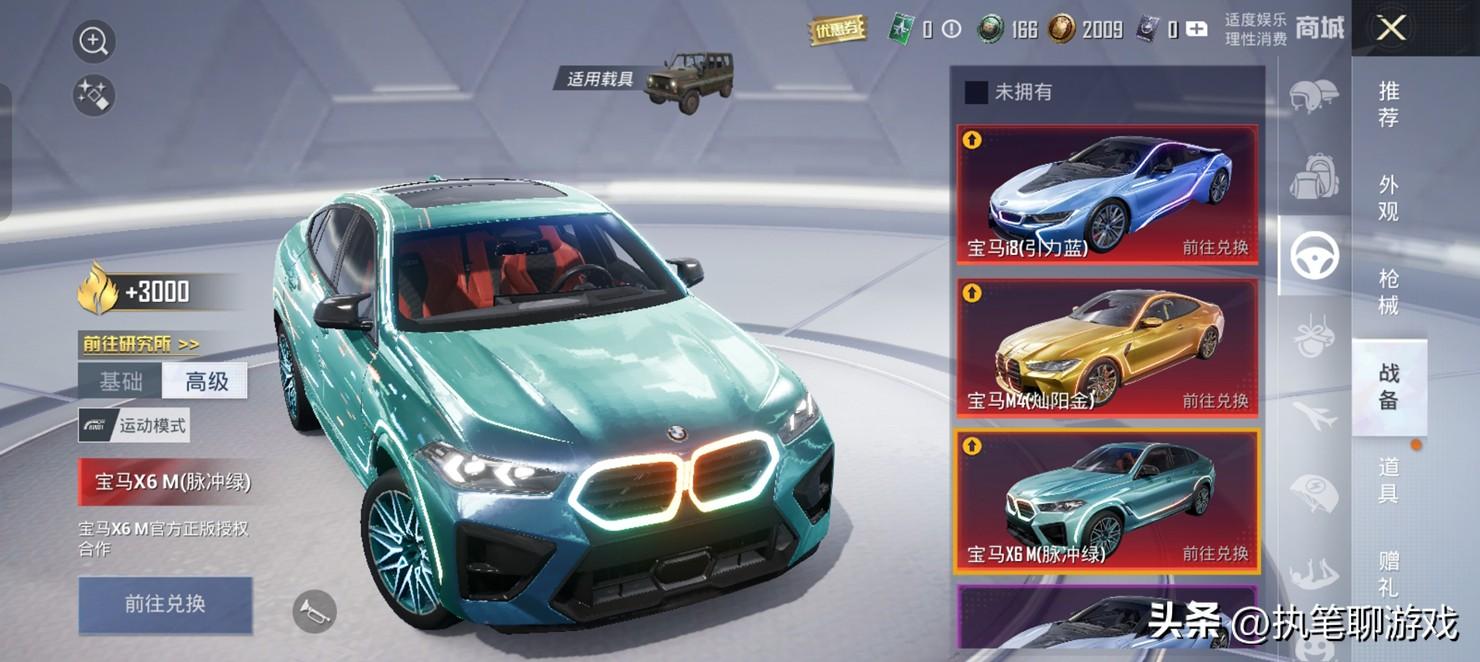Open the 推荐 recommended tab
Viewport: 1480px width, 662px height.
click(1388, 104)
